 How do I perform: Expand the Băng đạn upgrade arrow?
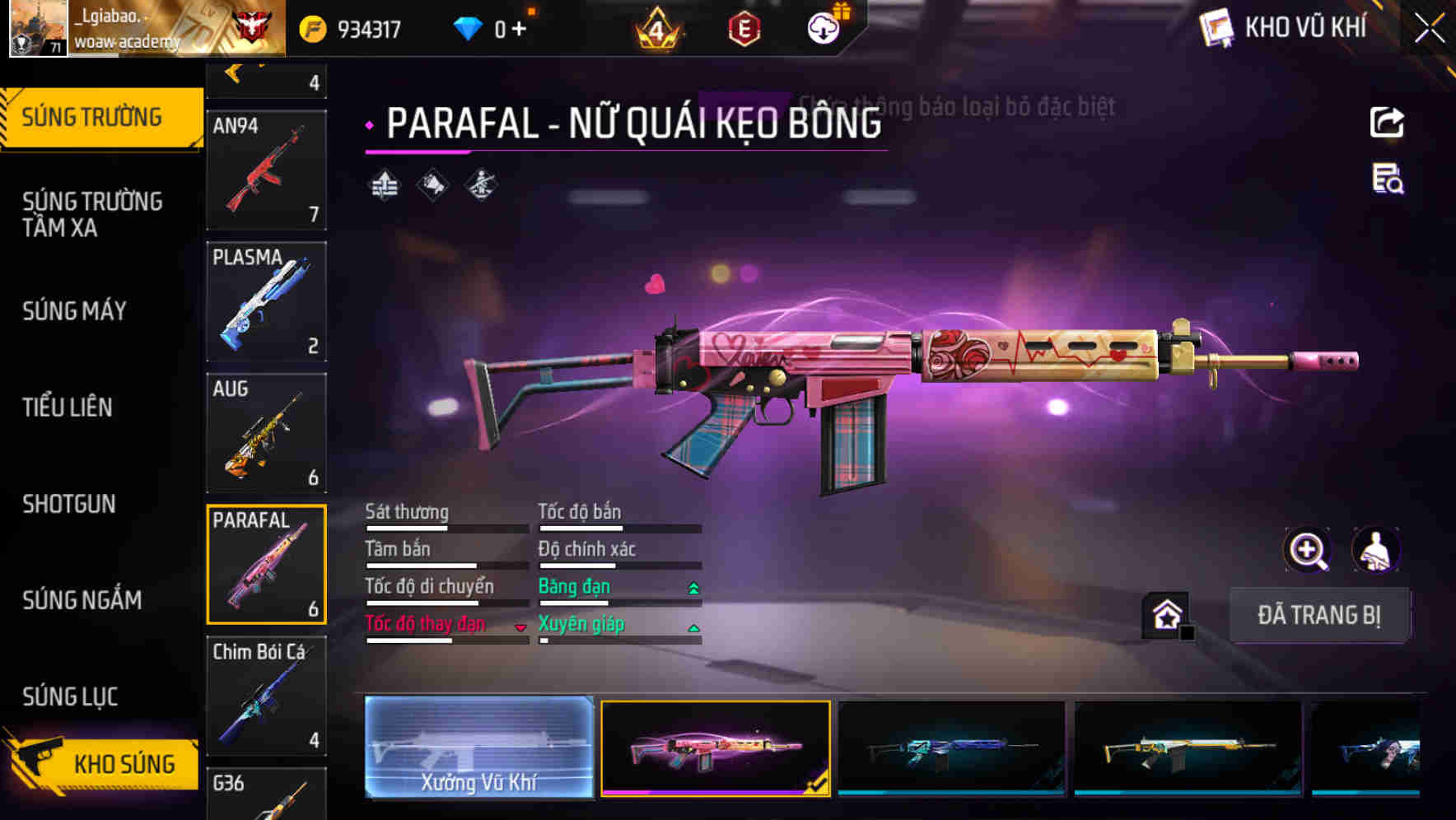tap(693, 587)
